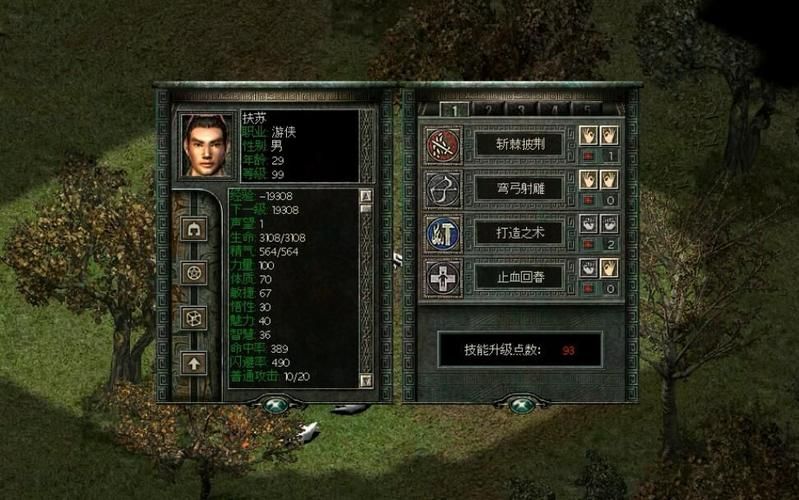Select the 打造之术 skill name button
This screenshot has width=799, height=500.
coord(518,231)
